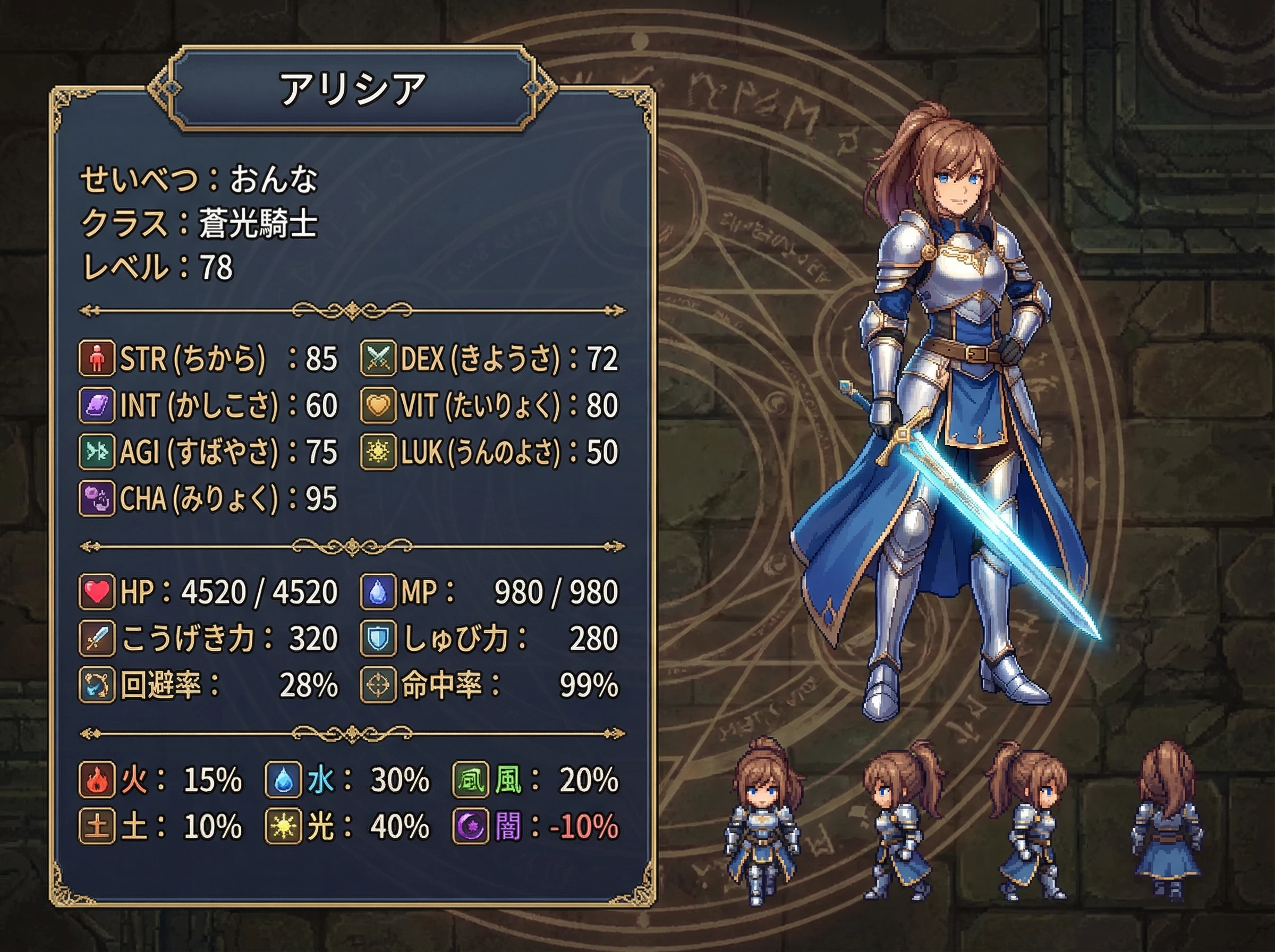Select the DEX crossed swords icon
1275x952 pixels.
[378, 358]
